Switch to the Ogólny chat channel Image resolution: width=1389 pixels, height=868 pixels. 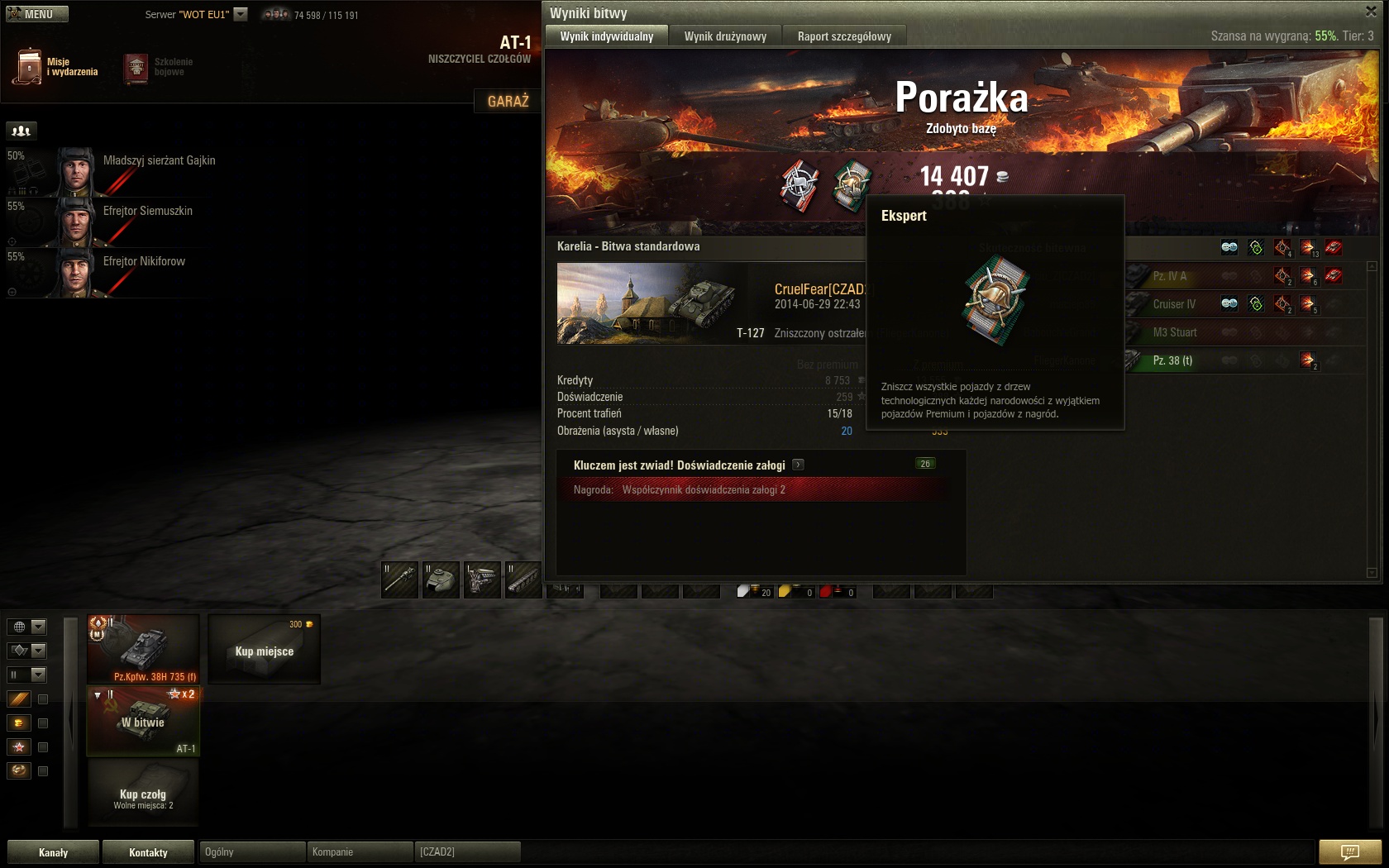251,852
